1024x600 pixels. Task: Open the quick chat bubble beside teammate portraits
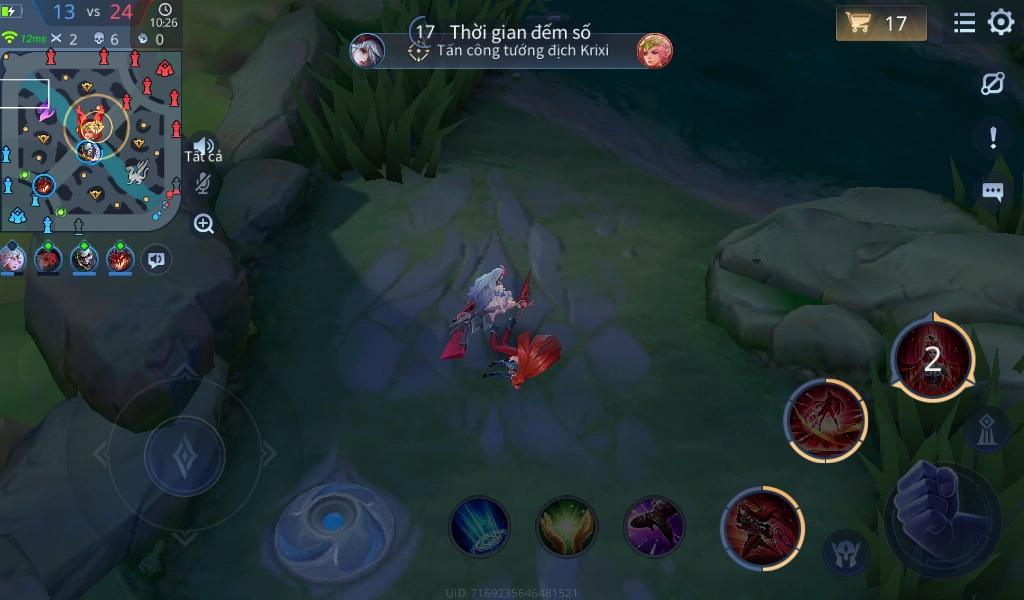point(156,259)
